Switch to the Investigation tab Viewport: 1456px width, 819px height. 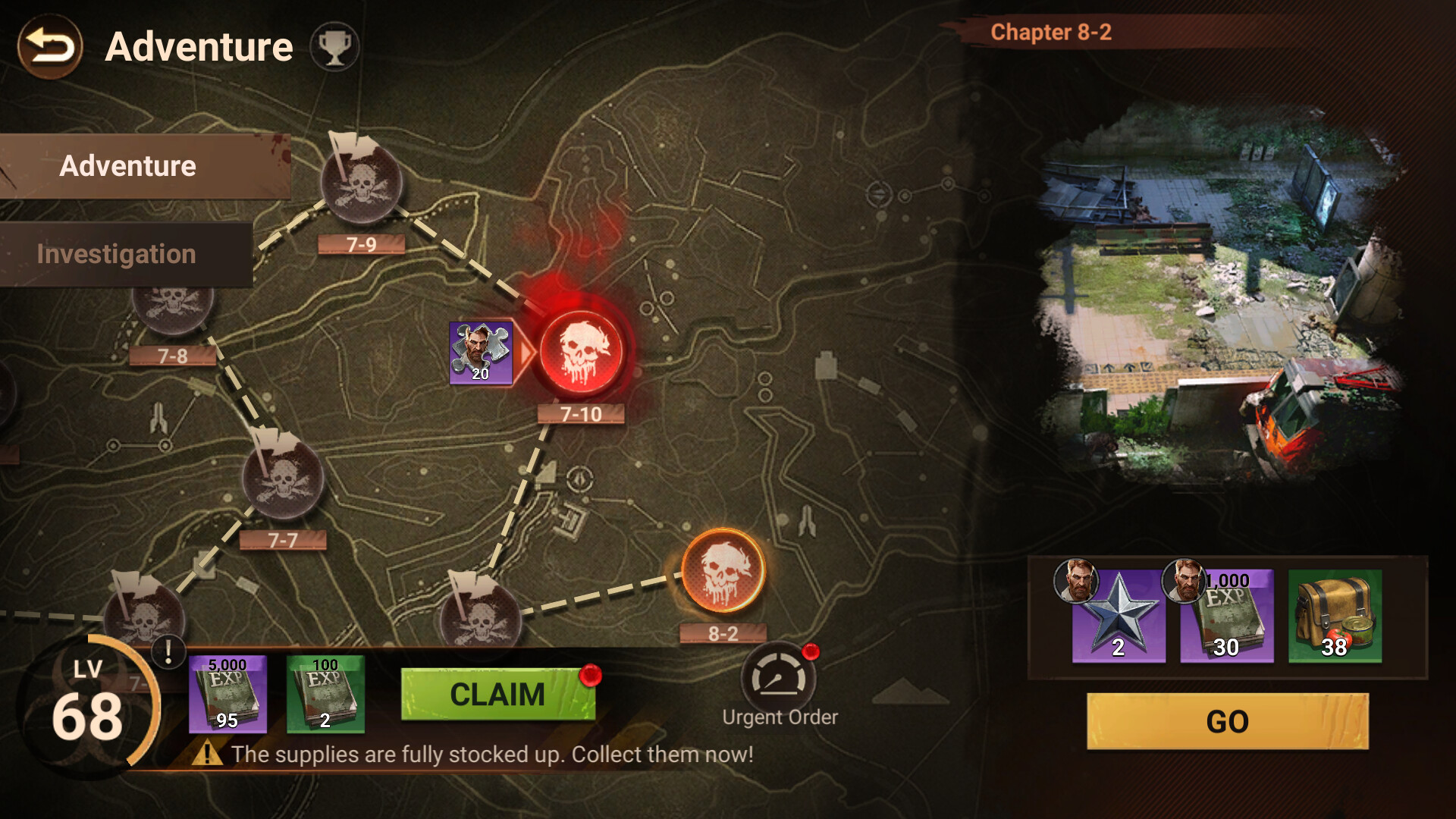[x=118, y=253]
